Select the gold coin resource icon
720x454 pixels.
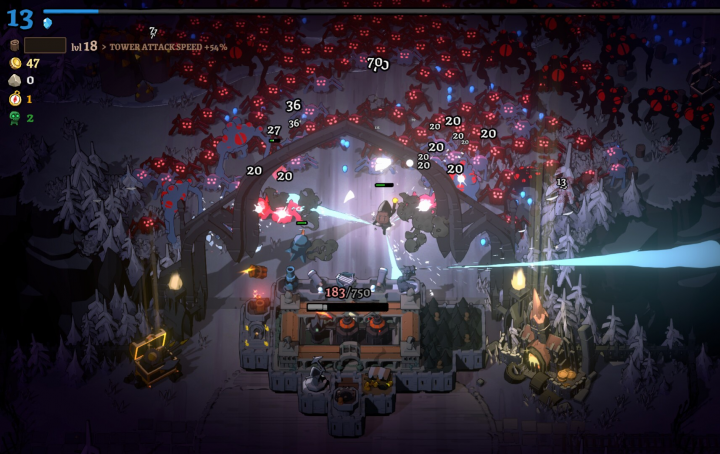tap(14, 63)
